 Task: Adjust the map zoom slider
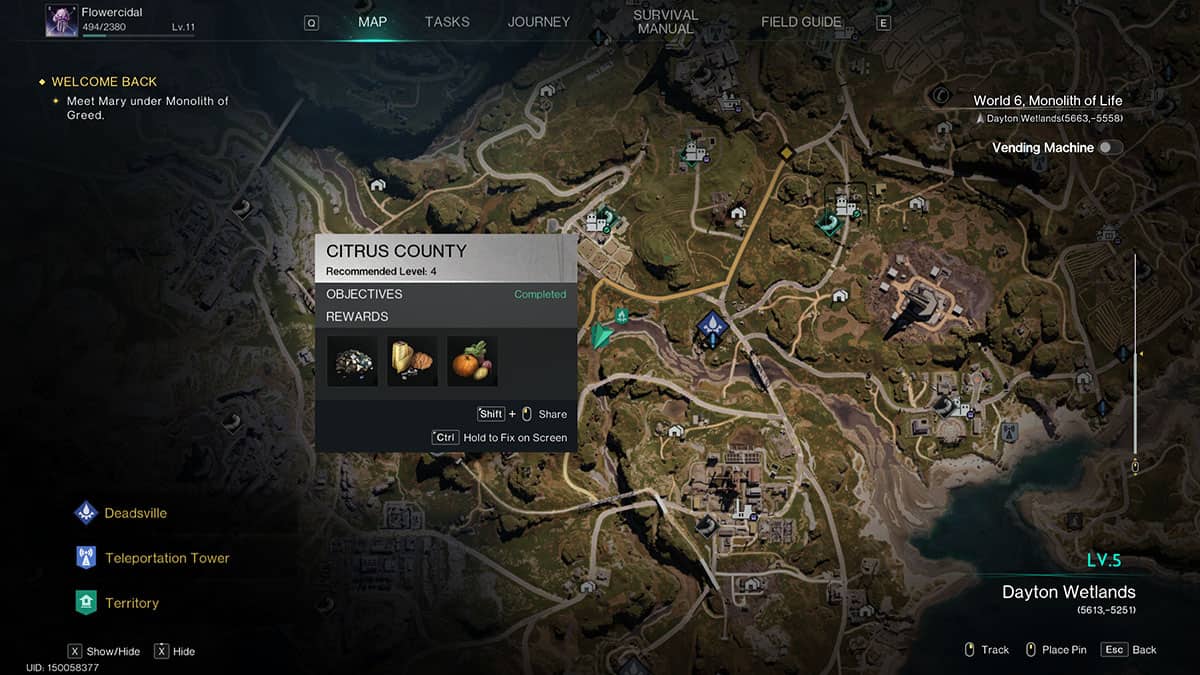click(x=1135, y=354)
